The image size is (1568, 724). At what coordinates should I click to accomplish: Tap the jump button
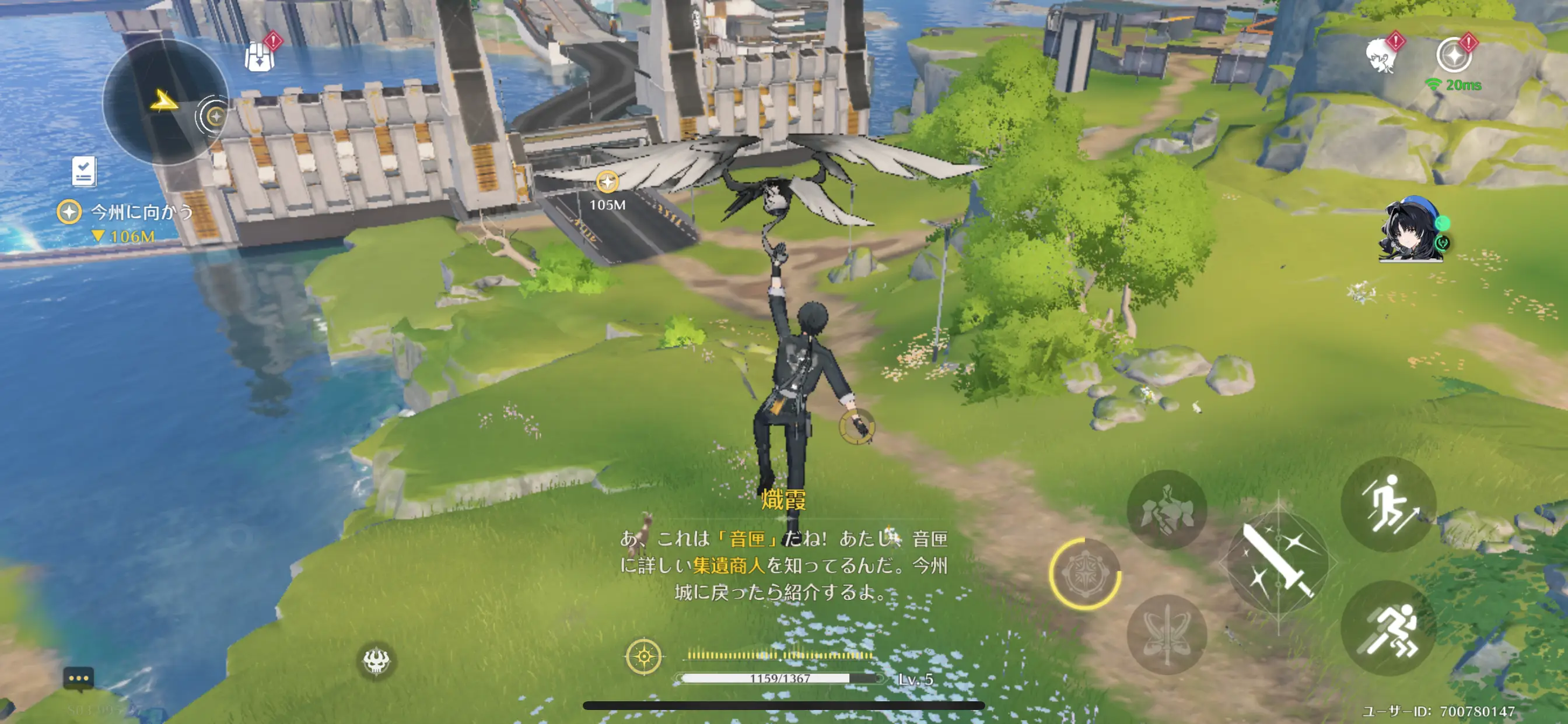pos(1388,504)
